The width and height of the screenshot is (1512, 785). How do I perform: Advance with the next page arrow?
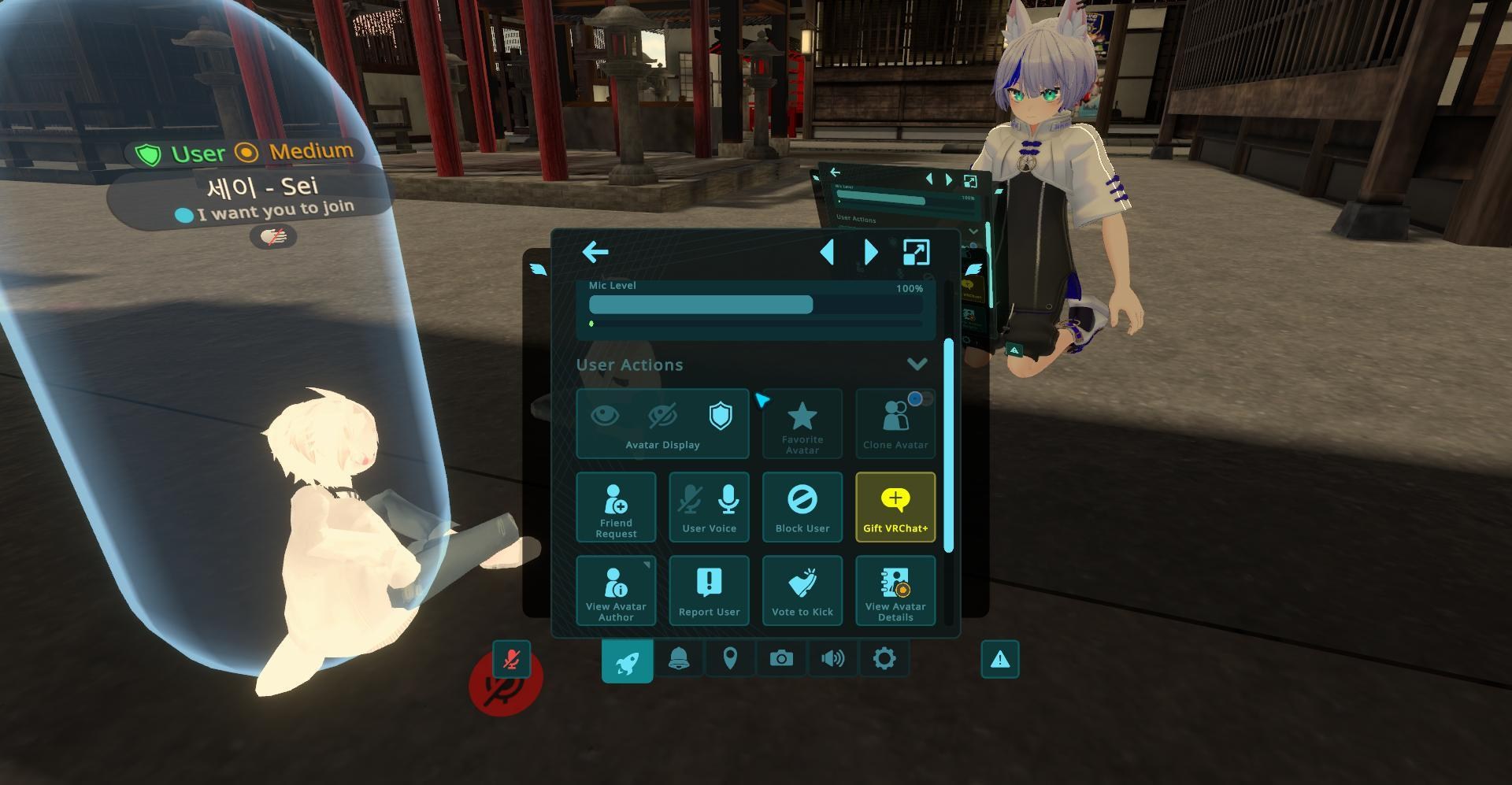coord(870,252)
